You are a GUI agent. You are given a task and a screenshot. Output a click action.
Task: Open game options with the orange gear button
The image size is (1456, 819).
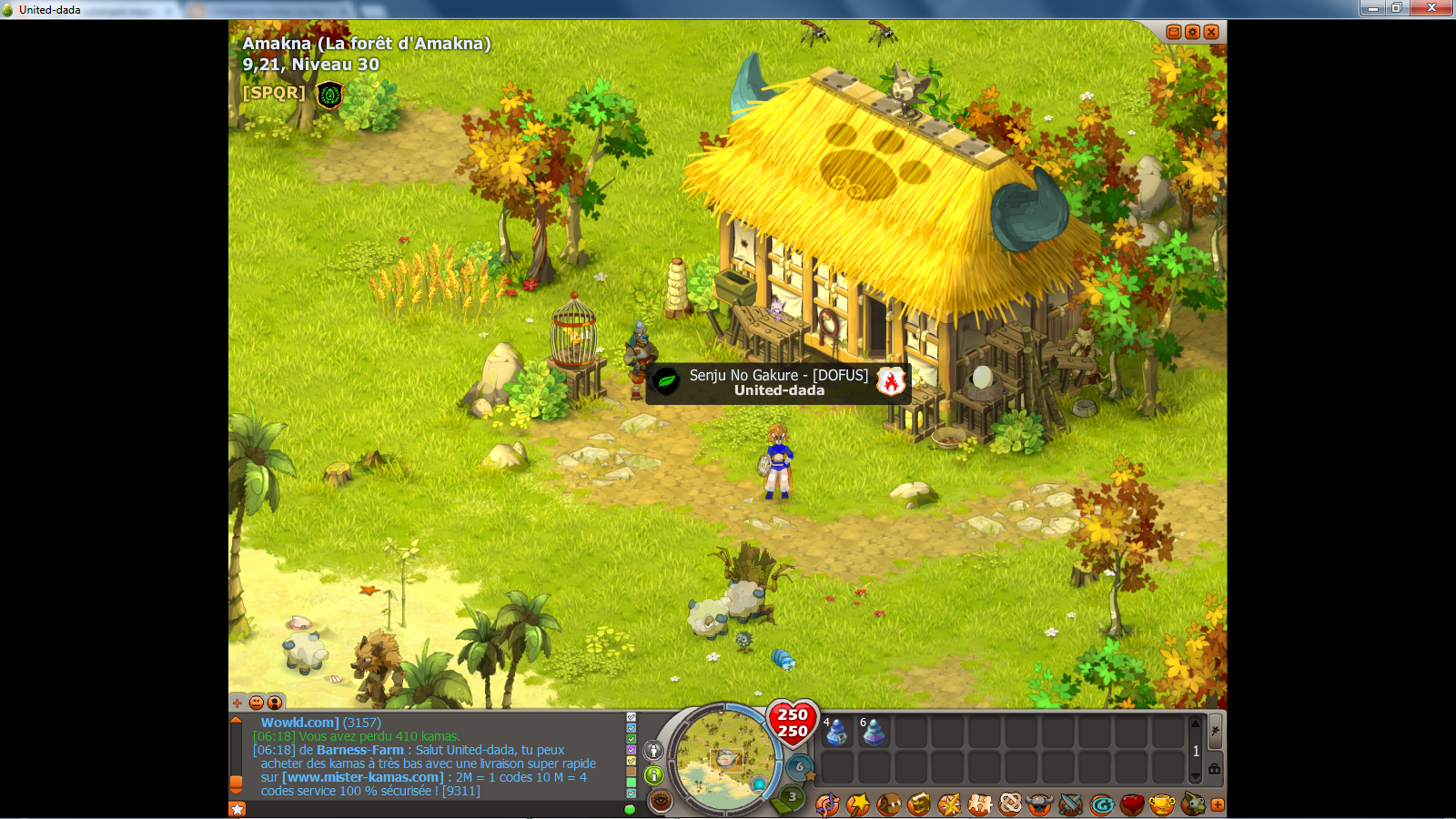[1193, 30]
